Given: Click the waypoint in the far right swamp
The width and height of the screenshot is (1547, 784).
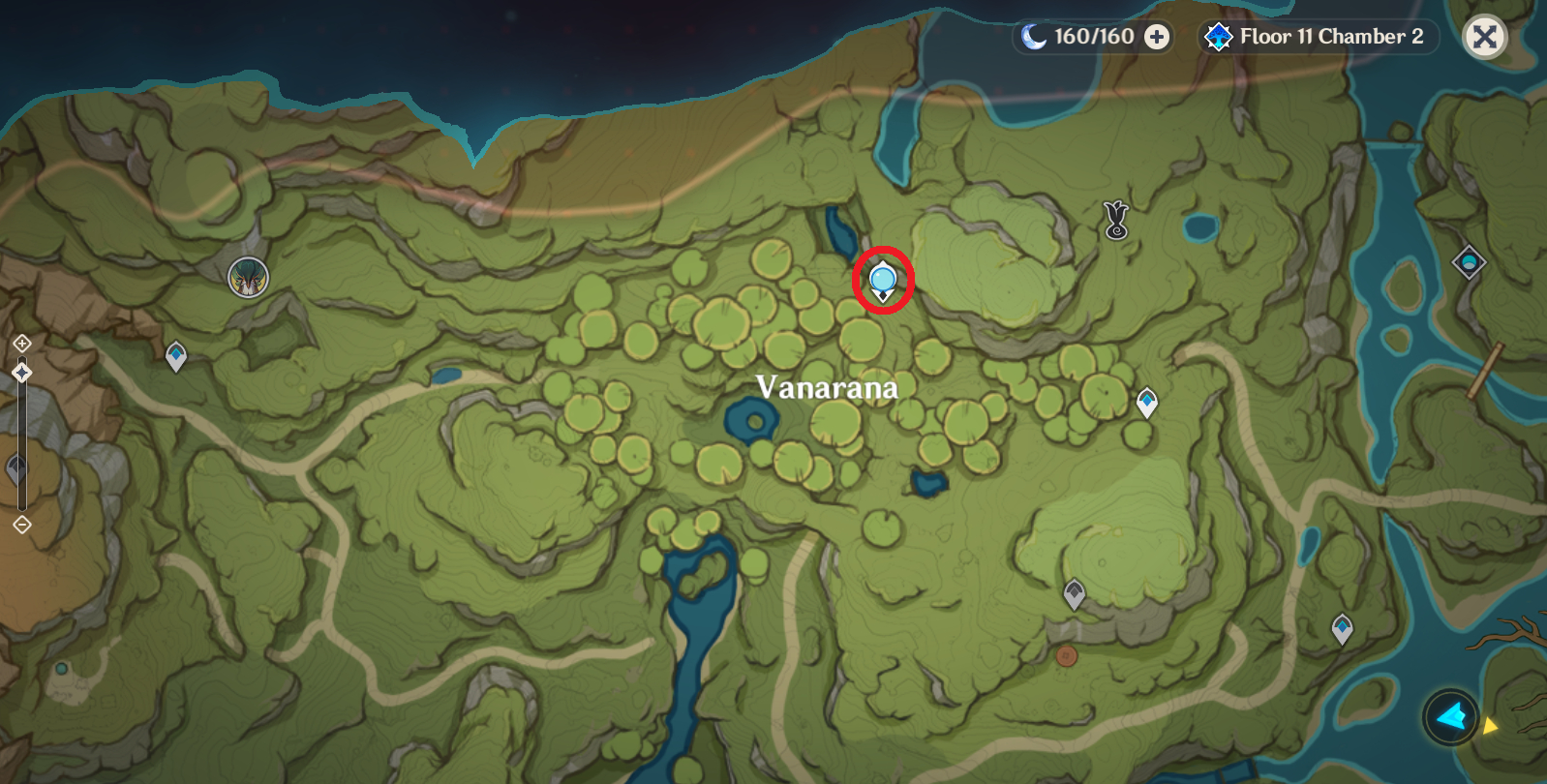Looking at the screenshot, I should [x=1342, y=627].
